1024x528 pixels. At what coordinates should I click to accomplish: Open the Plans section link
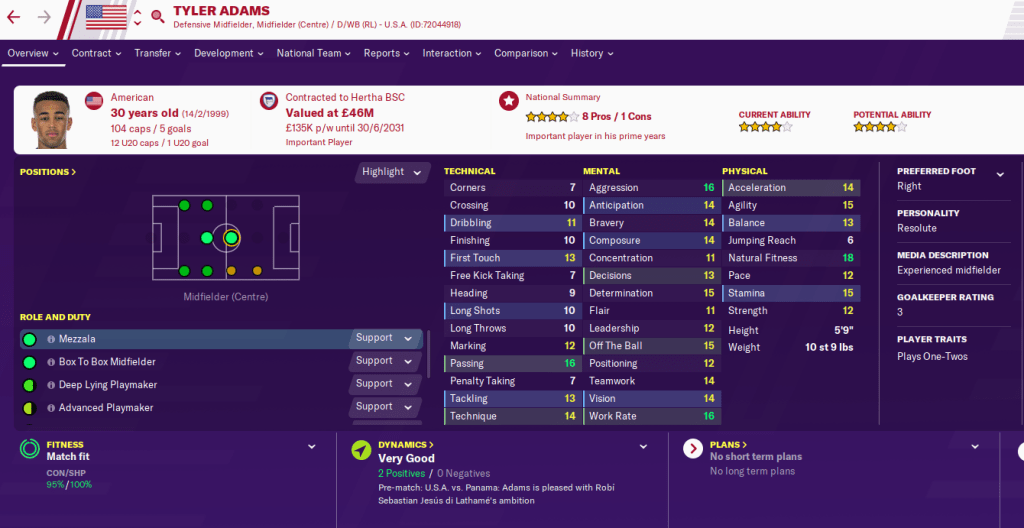[x=728, y=445]
